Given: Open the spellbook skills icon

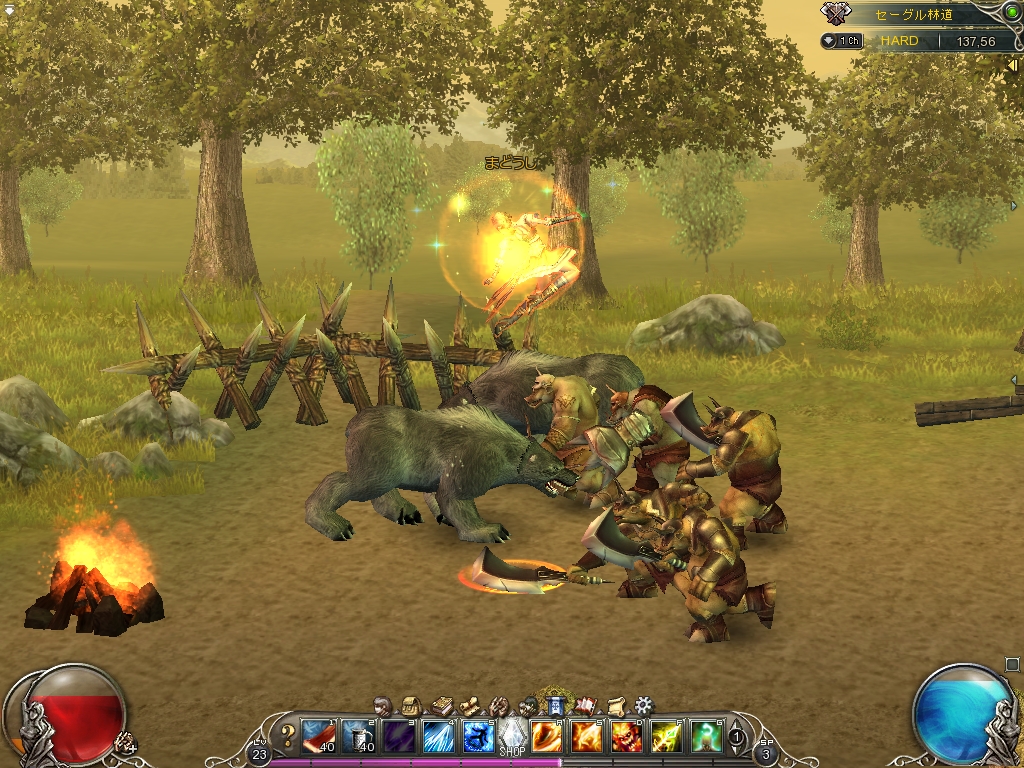Looking at the screenshot, I should [441, 706].
